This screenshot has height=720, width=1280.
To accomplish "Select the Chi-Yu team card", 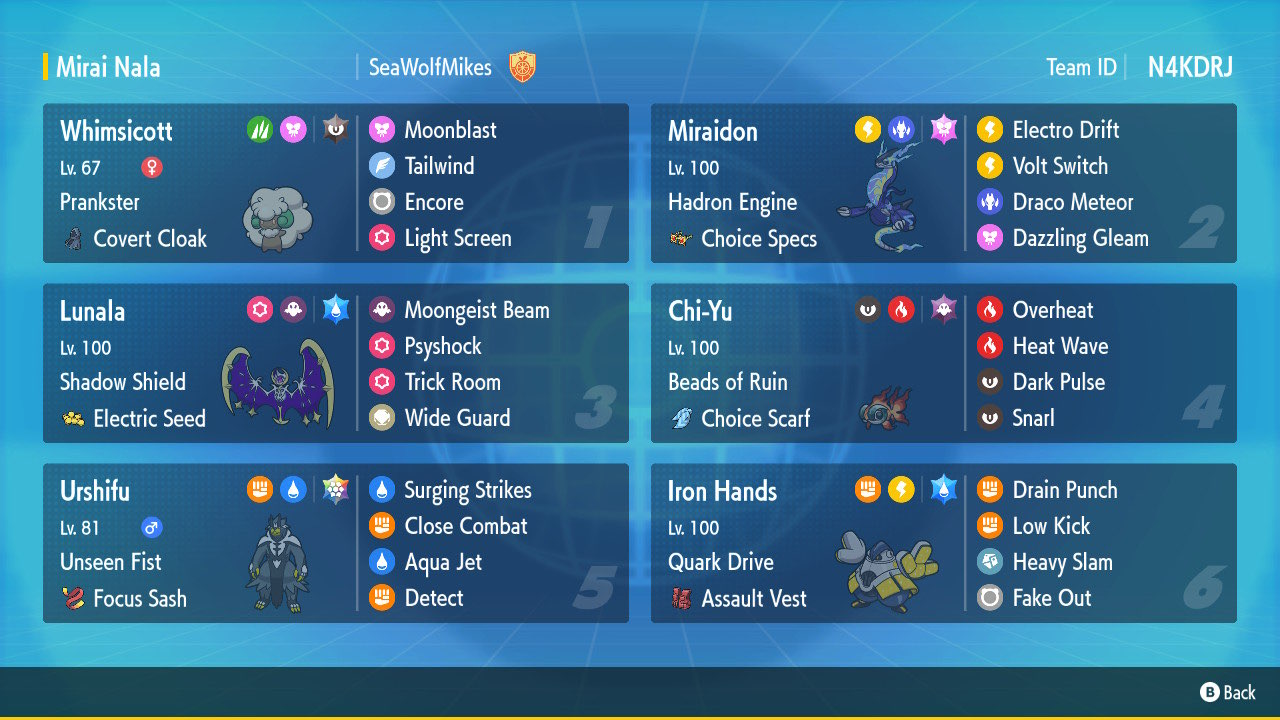I will coord(943,364).
